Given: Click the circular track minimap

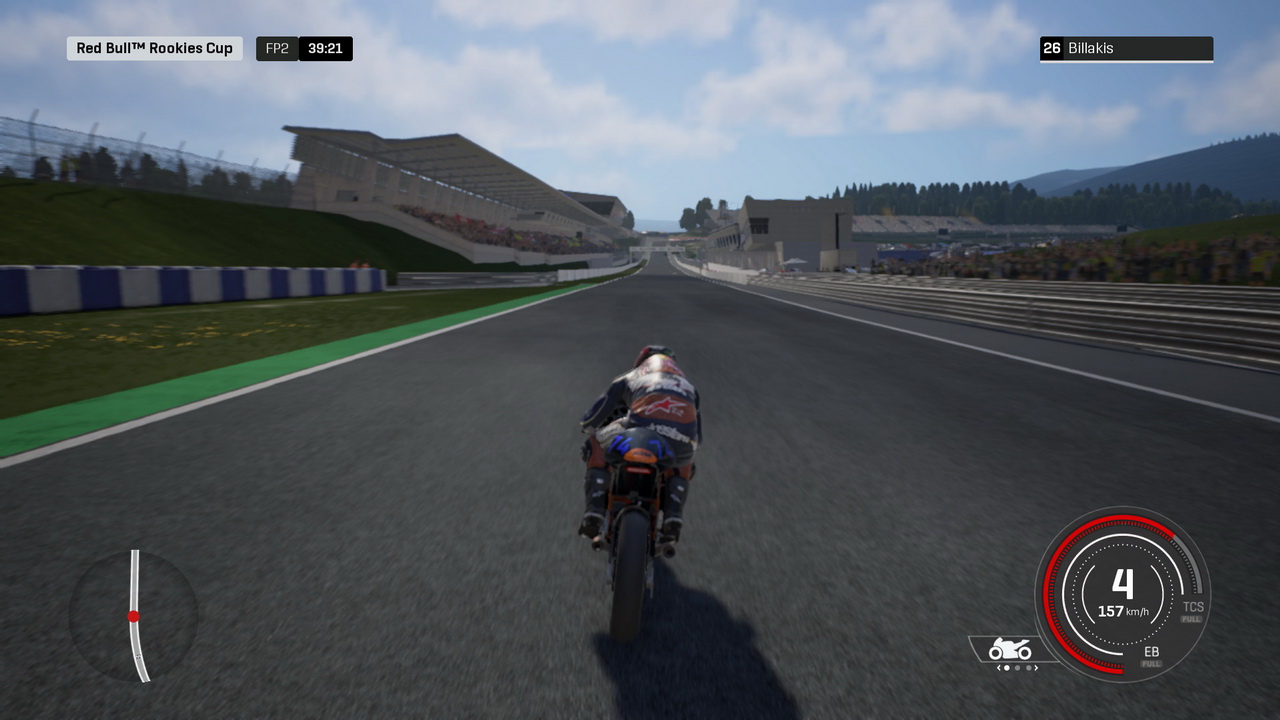Looking at the screenshot, I should pos(133,616).
